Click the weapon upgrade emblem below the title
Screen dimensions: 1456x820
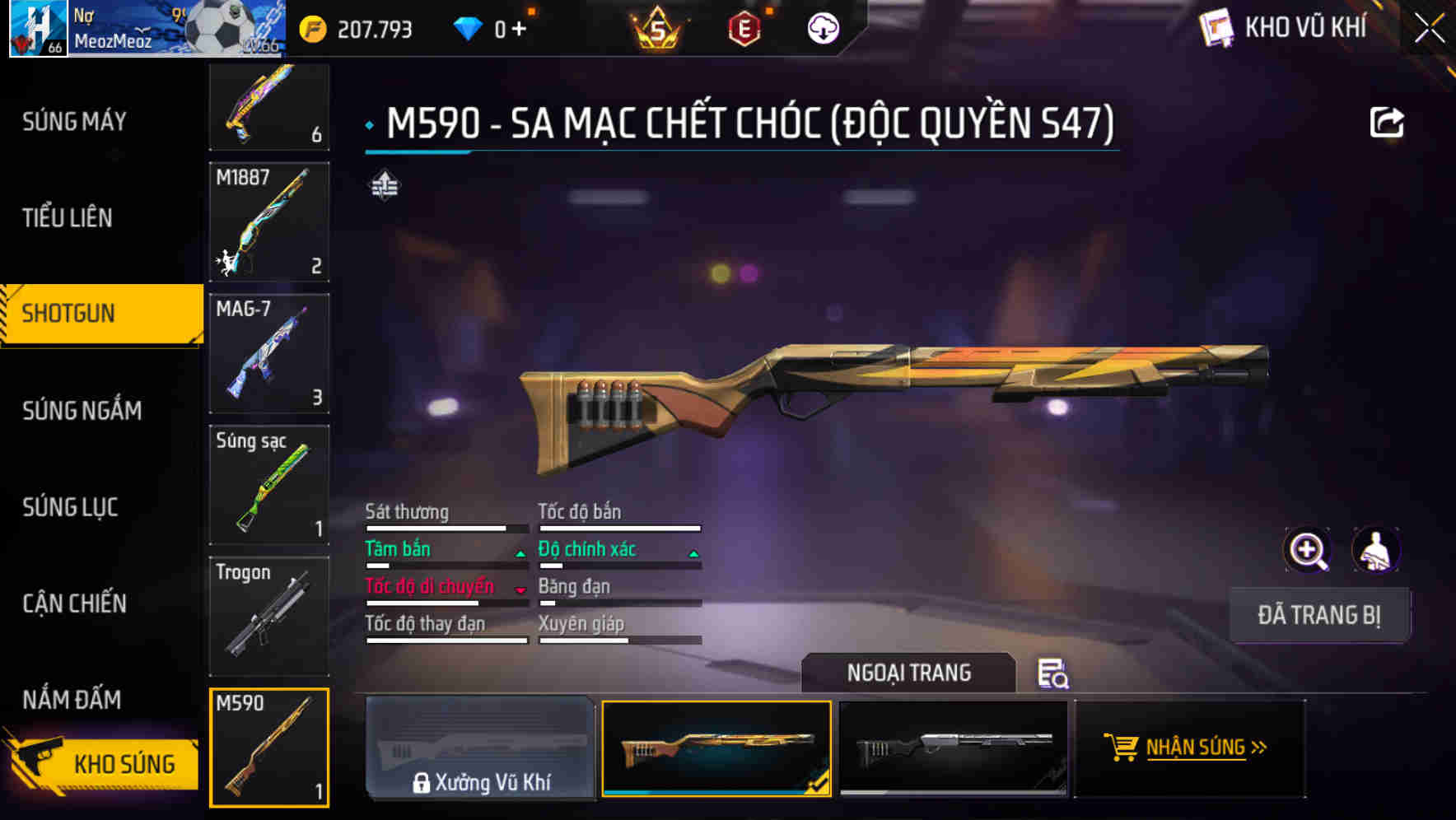(x=385, y=186)
